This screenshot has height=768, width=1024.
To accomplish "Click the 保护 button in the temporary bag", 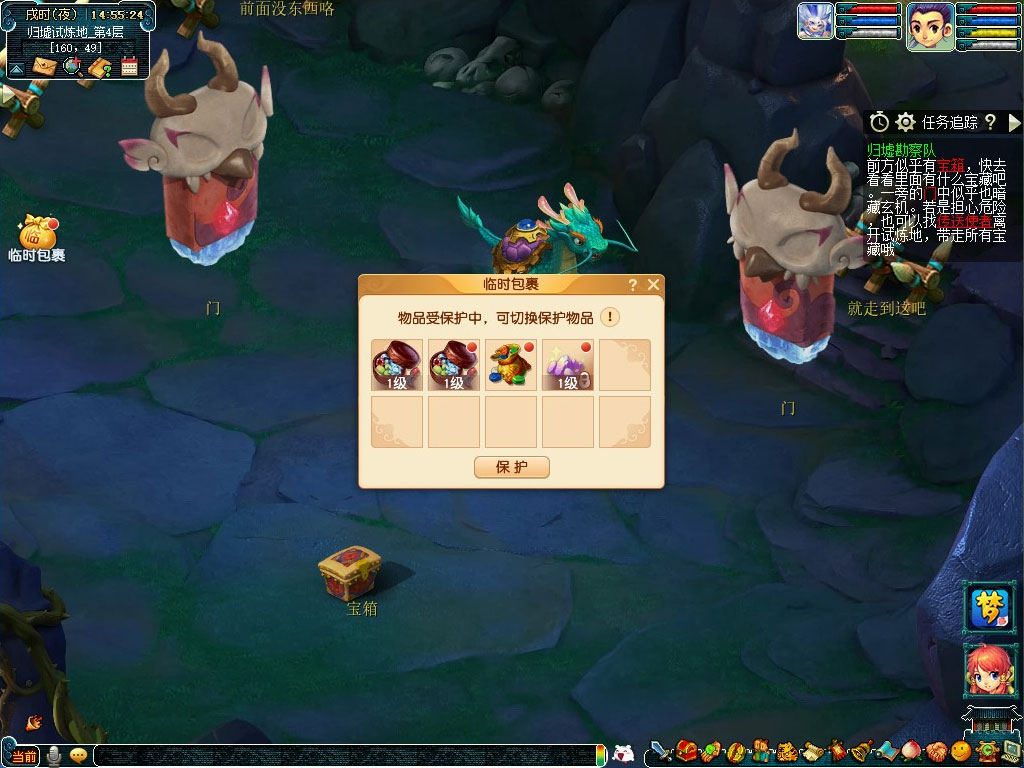I will point(511,467).
